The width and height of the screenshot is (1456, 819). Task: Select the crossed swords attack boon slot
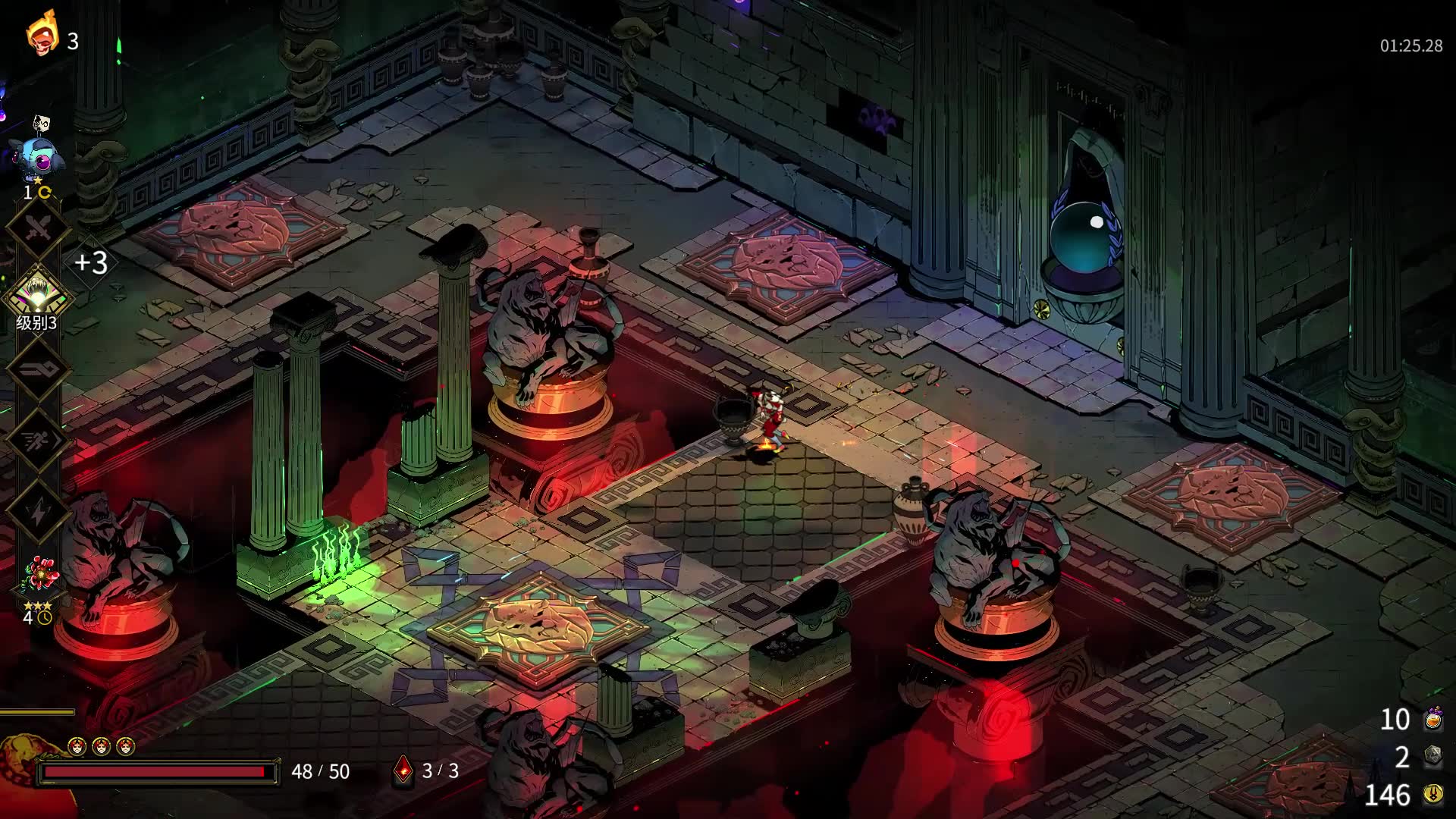coord(38,227)
